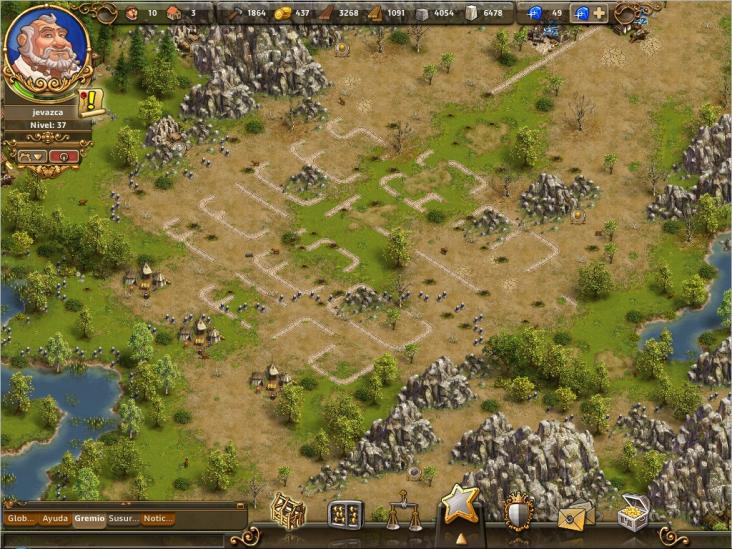
Task: Show the Notic... news chat tab
Action: click(158, 519)
